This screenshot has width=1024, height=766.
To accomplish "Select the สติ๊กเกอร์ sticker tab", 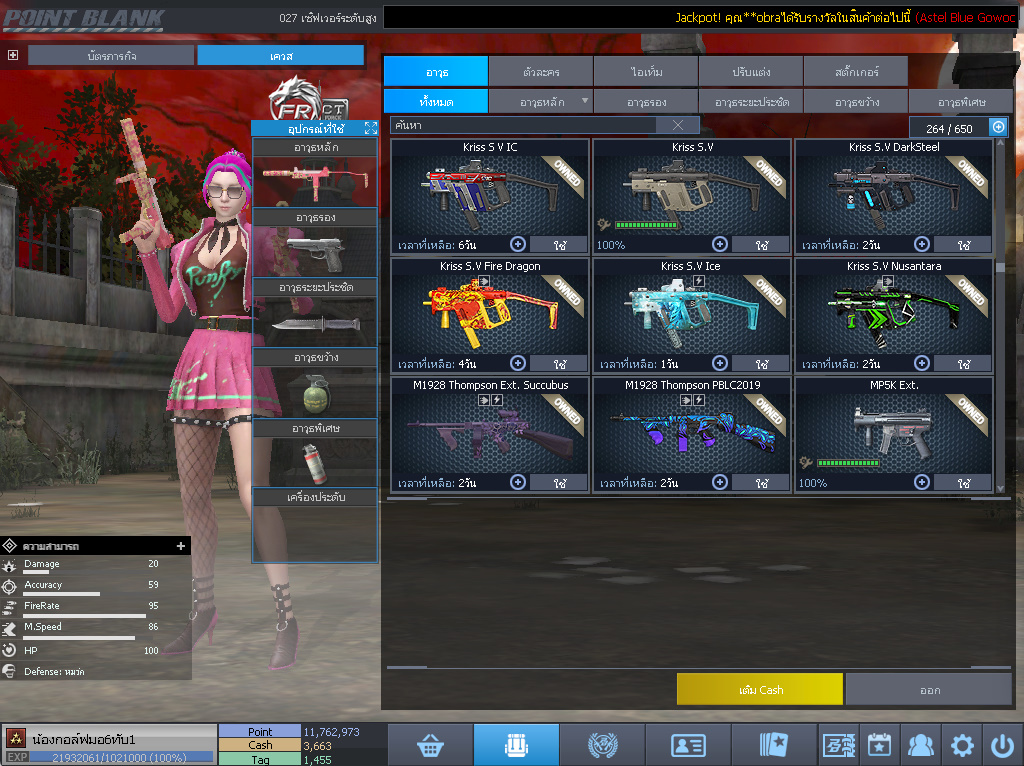I will (856, 71).
